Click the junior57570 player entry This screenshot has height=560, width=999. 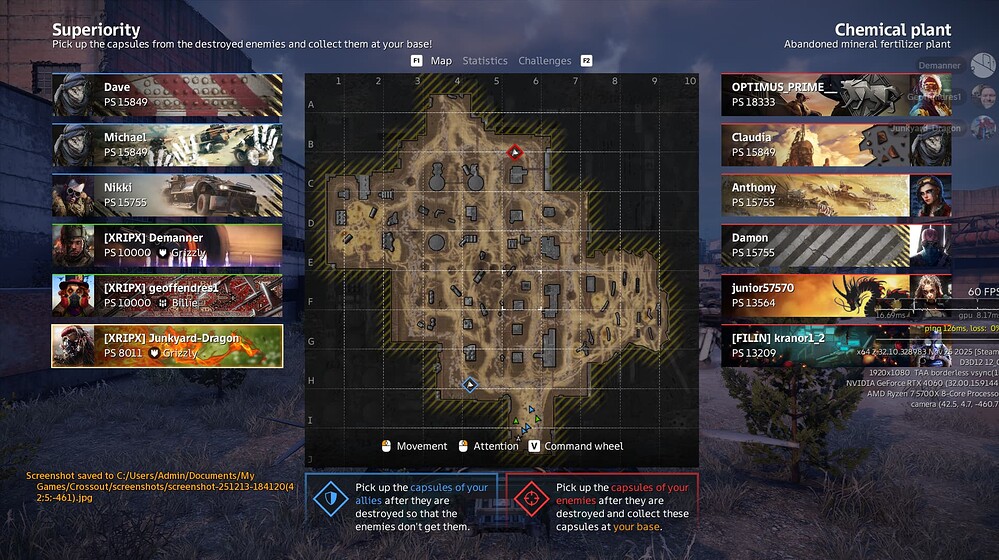tap(836, 295)
